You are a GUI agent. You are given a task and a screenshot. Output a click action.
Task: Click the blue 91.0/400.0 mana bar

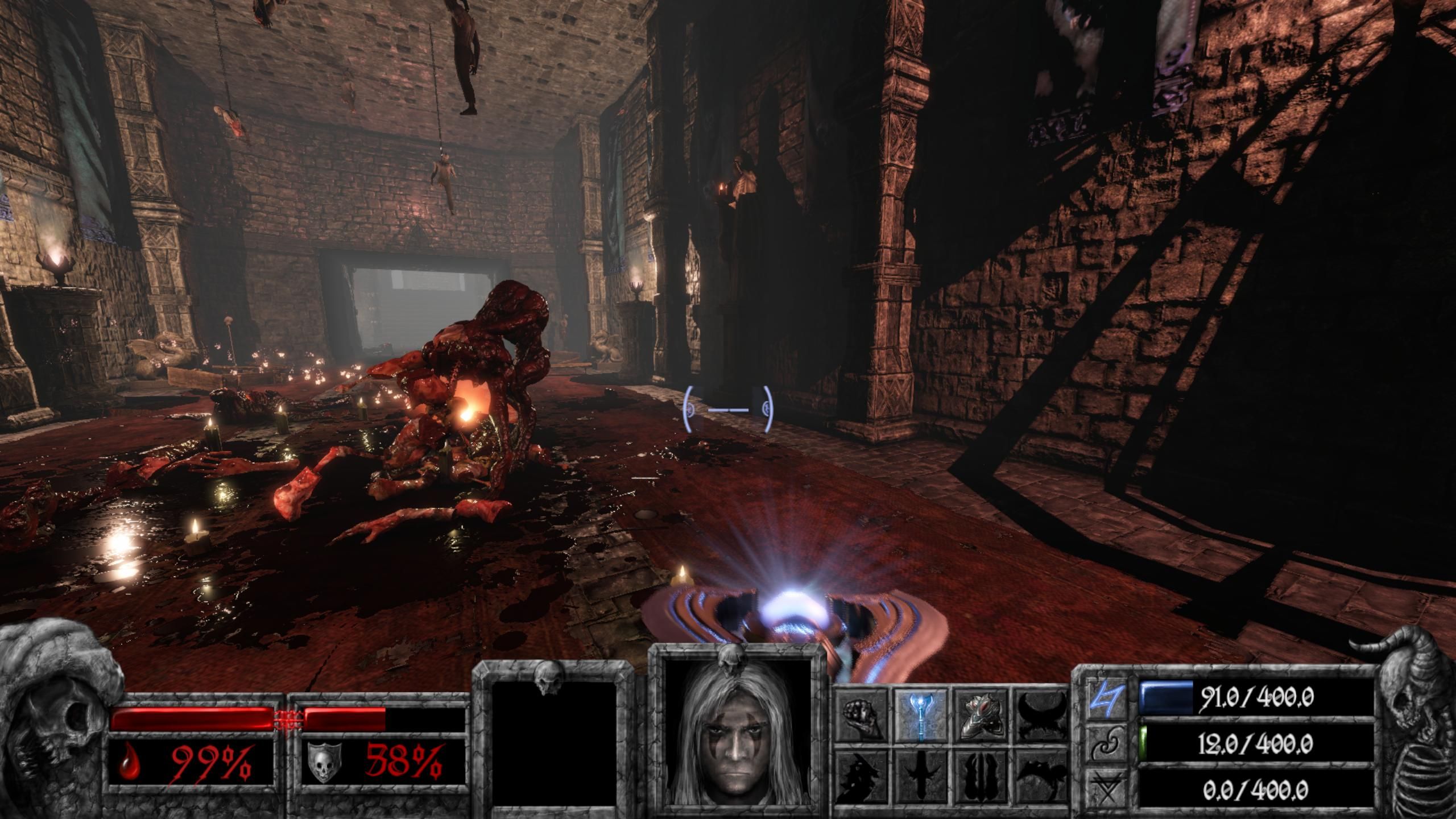click(1166, 697)
